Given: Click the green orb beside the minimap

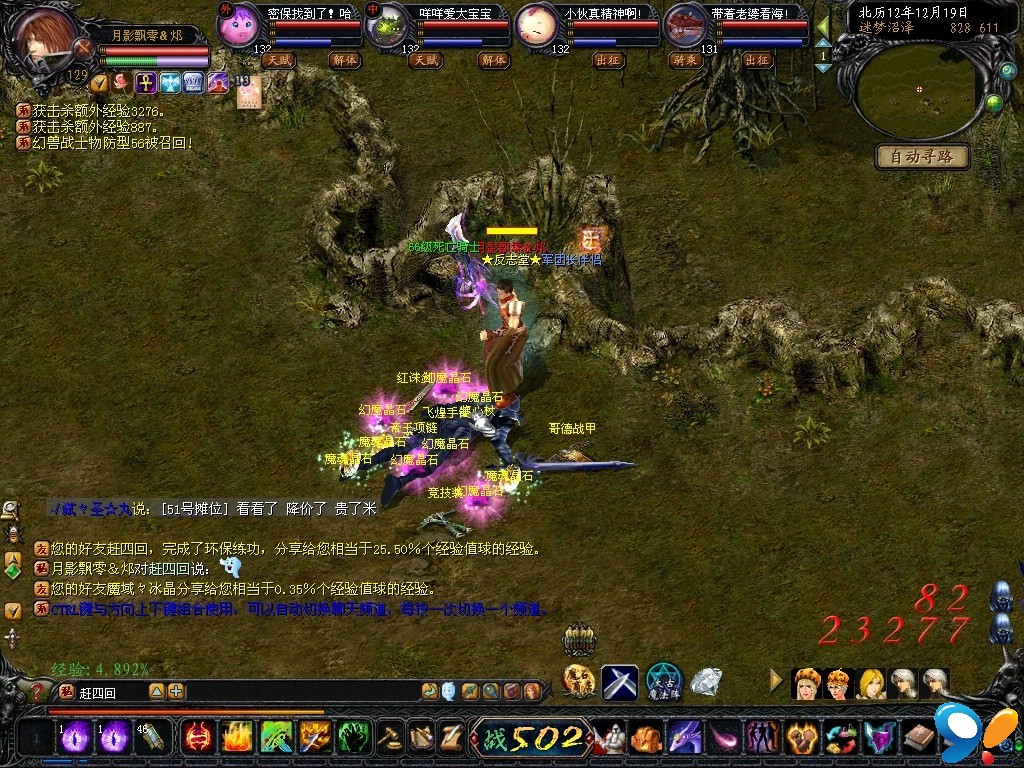Looking at the screenshot, I should click(994, 102).
